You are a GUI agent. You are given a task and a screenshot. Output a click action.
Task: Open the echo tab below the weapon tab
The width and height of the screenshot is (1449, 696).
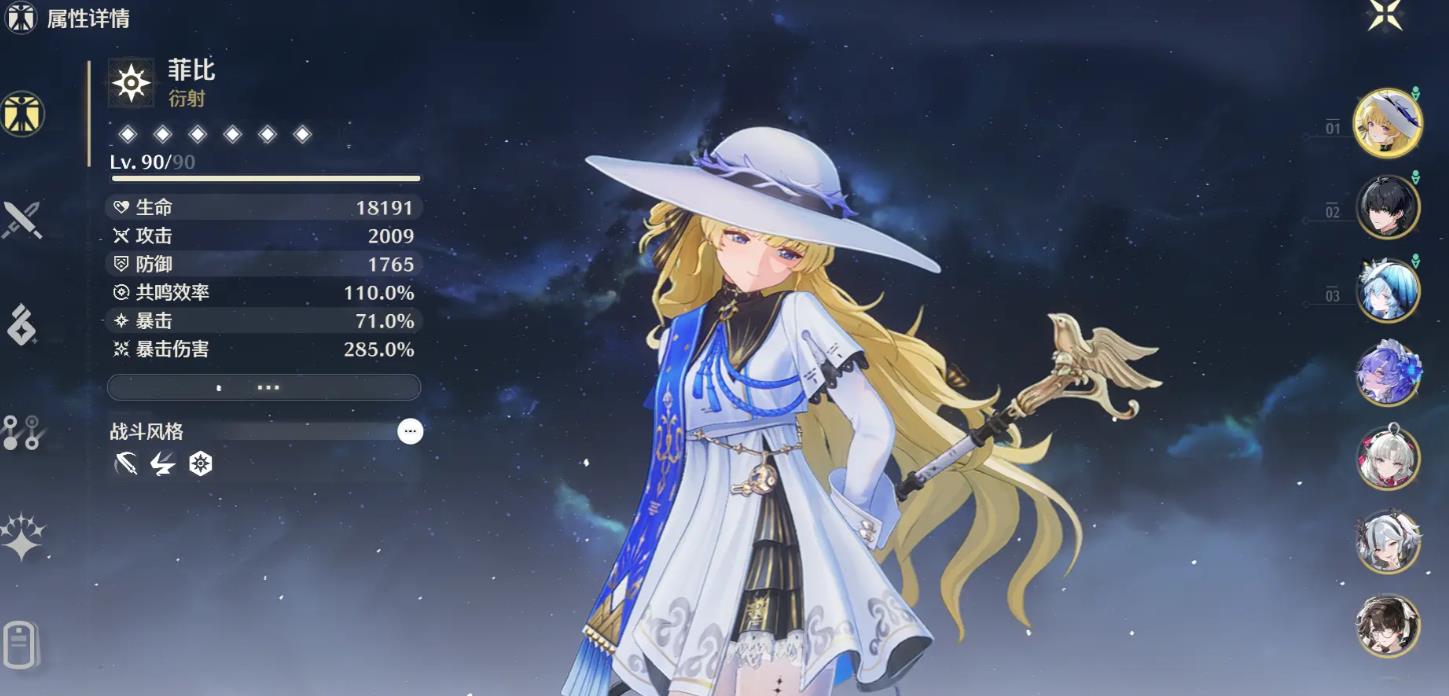21,325
